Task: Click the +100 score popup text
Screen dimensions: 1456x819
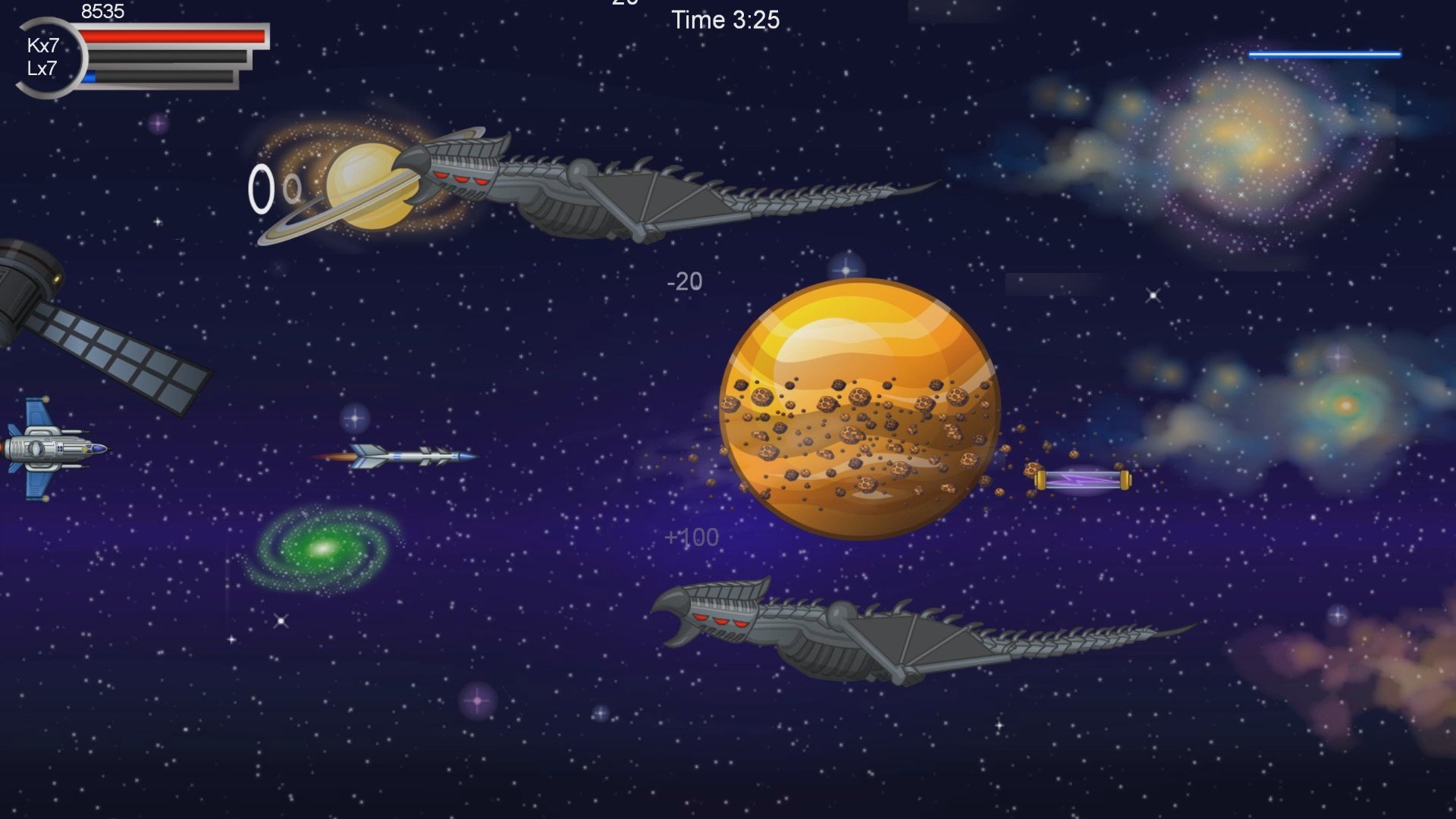Action: pyautogui.click(x=691, y=536)
